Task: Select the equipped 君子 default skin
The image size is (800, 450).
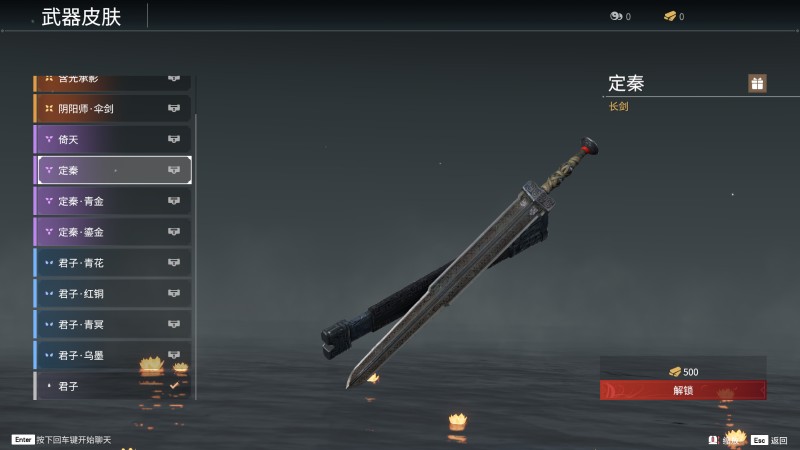Action: tap(112, 385)
